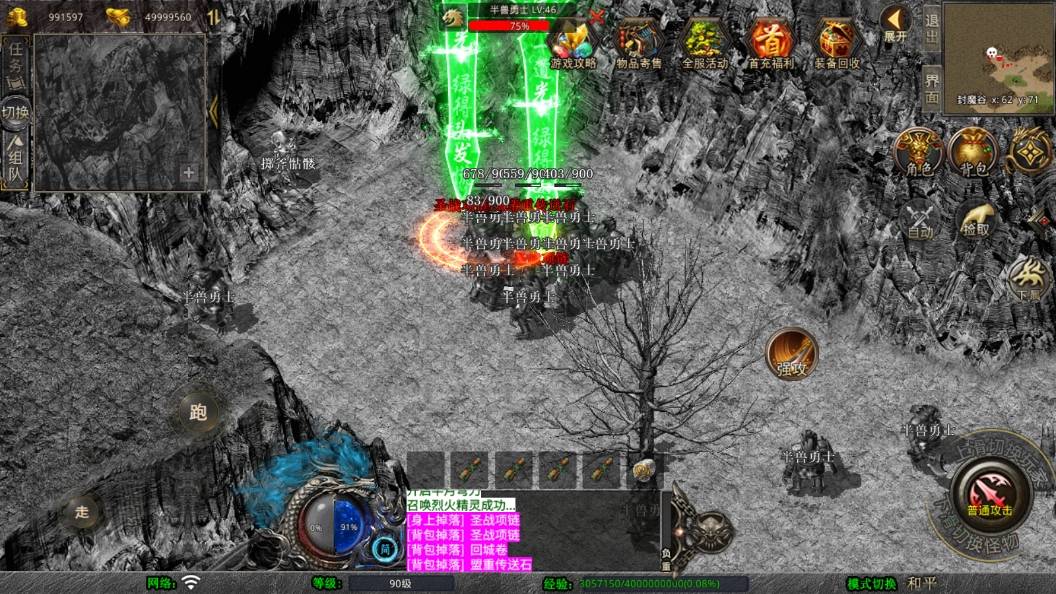Screen dimensions: 1056x594
Task: Toggle the 自动 auto-battle button
Action: click(919, 220)
